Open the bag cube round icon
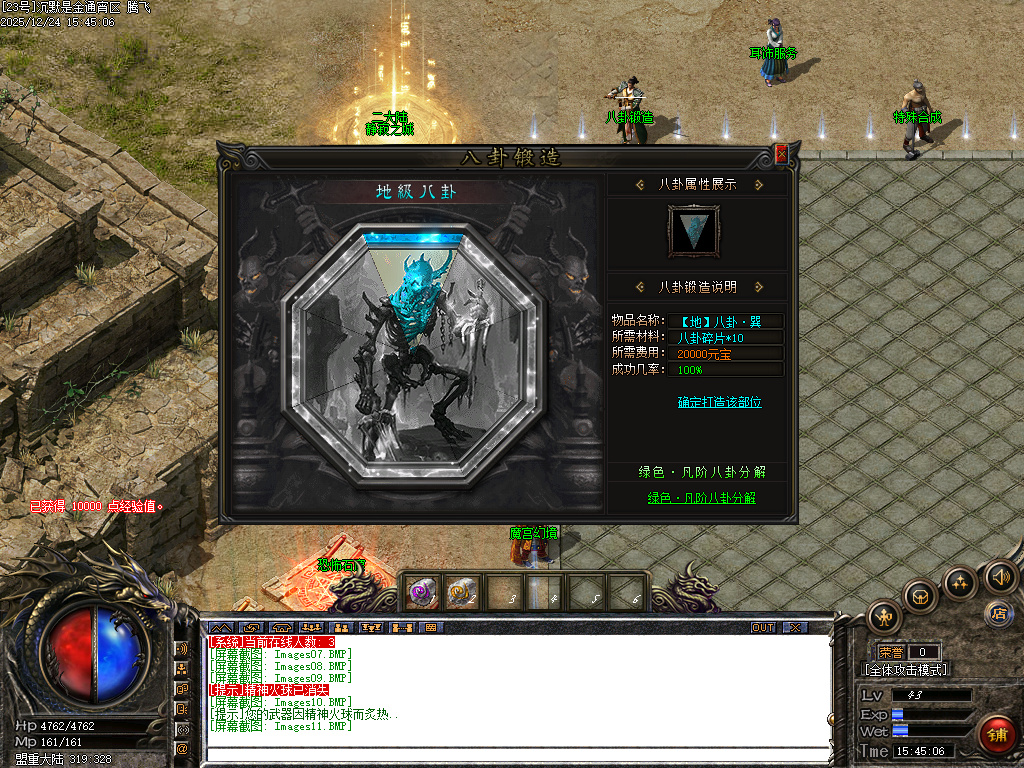Image resolution: width=1024 pixels, height=768 pixels. [920, 597]
